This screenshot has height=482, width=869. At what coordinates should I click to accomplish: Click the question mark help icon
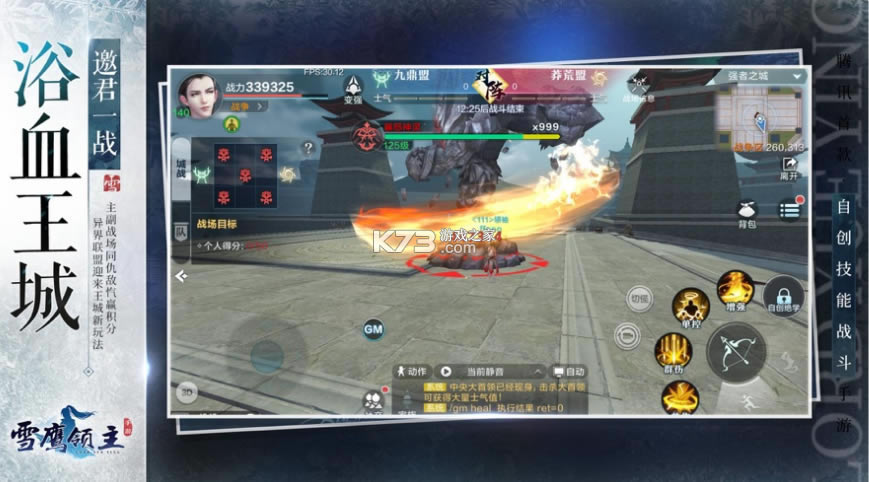[309, 148]
